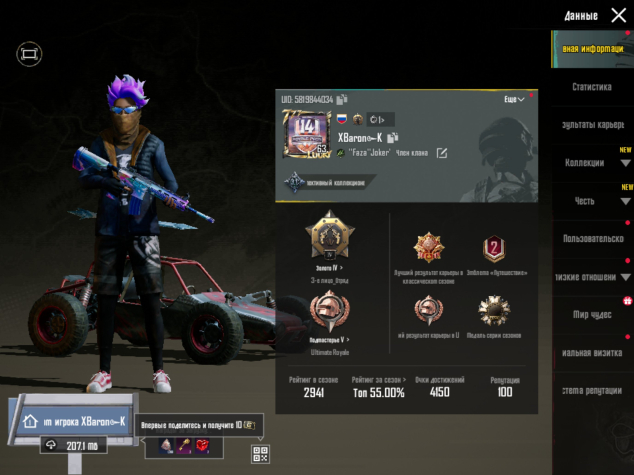The width and height of the screenshot is (634, 475).
Task: Open the reputation system tab
Action: pyautogui.click(x=592, y=390)
